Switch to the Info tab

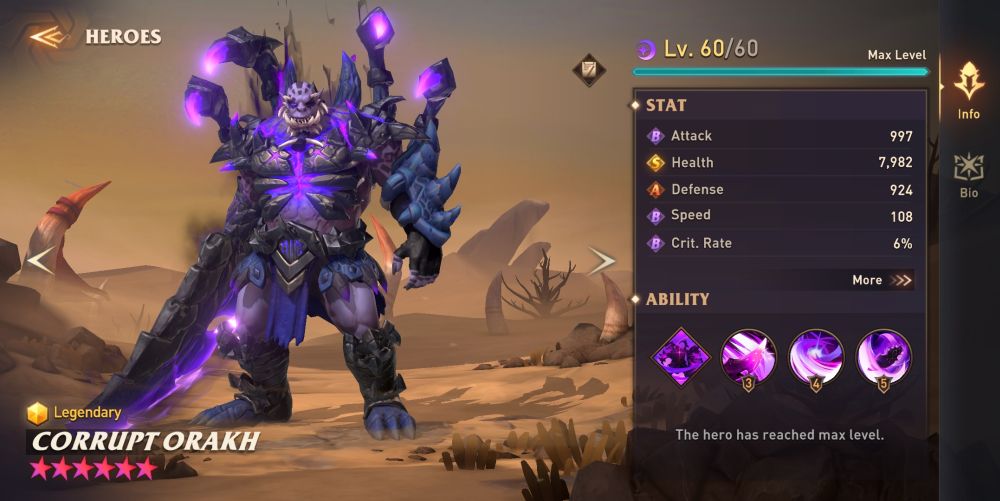pos(968,90)
